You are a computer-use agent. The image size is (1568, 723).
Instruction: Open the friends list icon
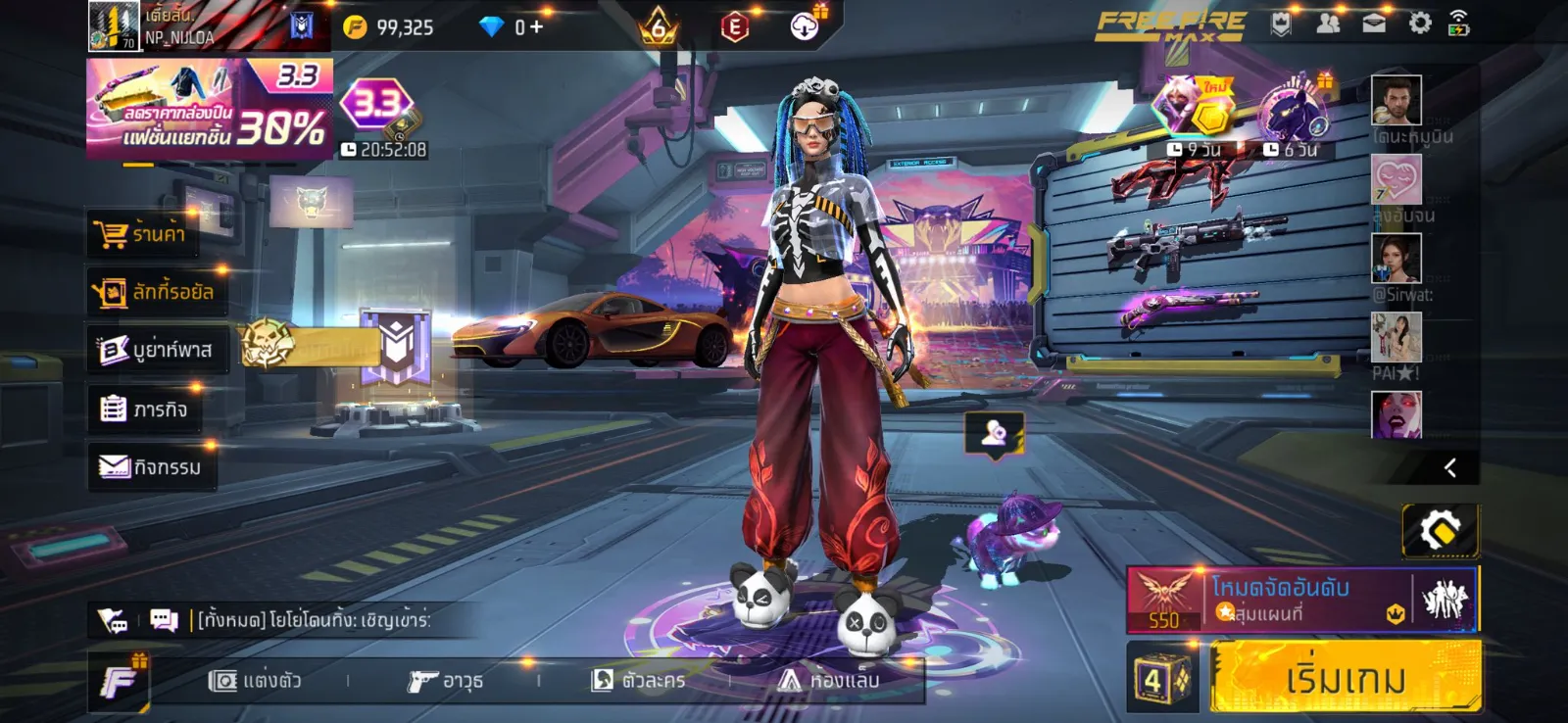coord(1328,24)
